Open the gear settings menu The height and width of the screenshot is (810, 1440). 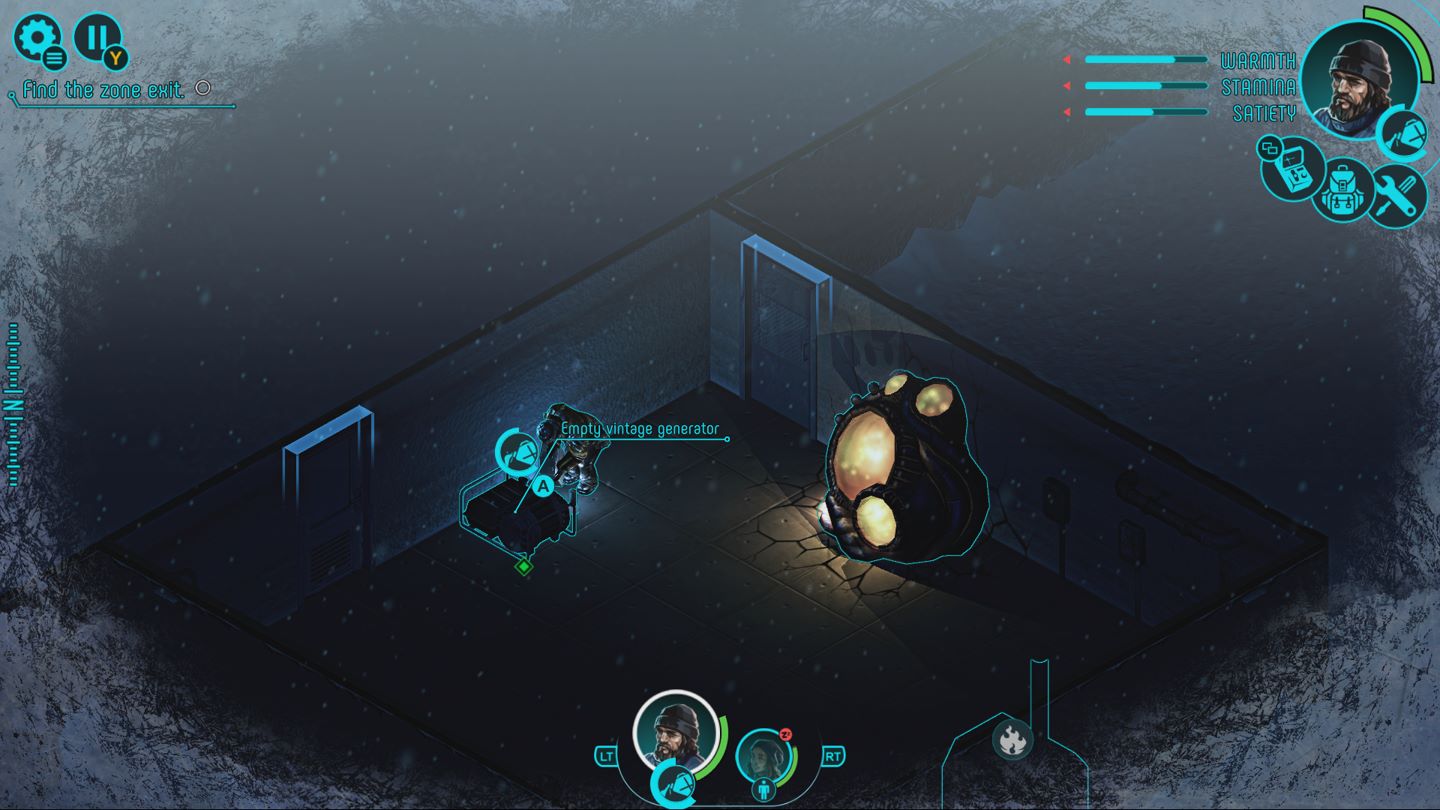pos(36,38)
